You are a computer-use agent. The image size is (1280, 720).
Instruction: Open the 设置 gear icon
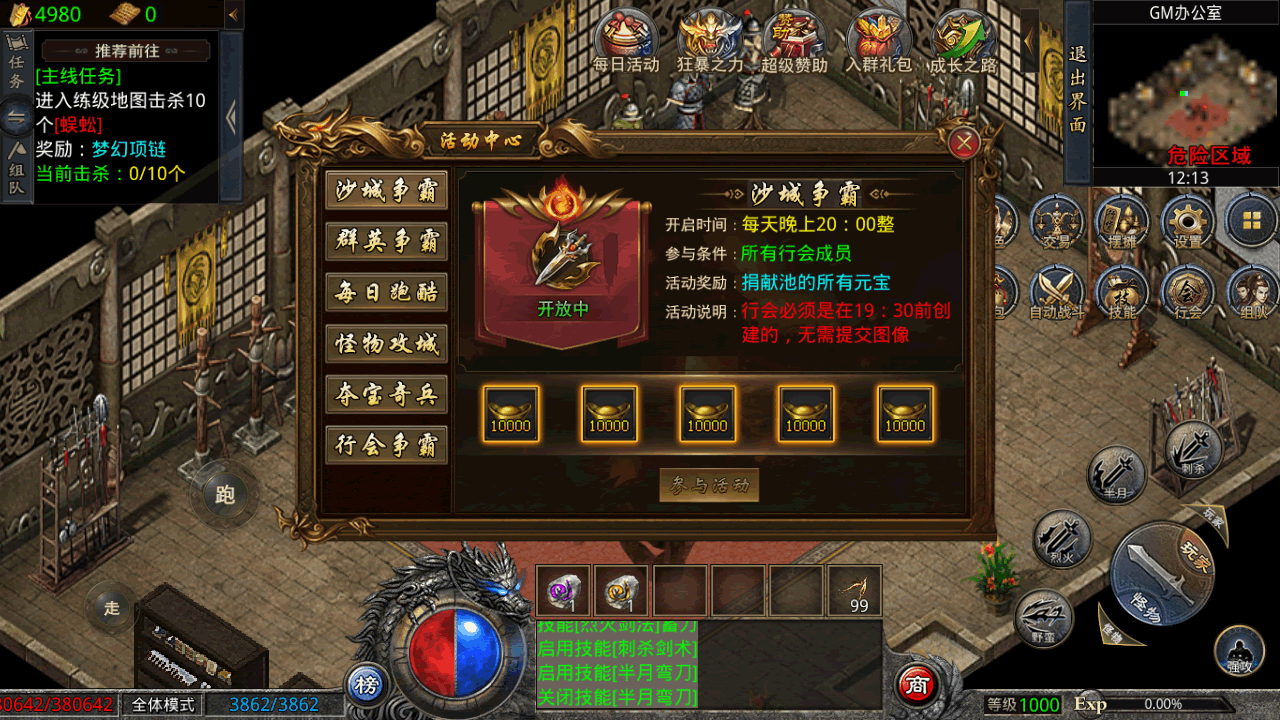tap(1188, 222)
